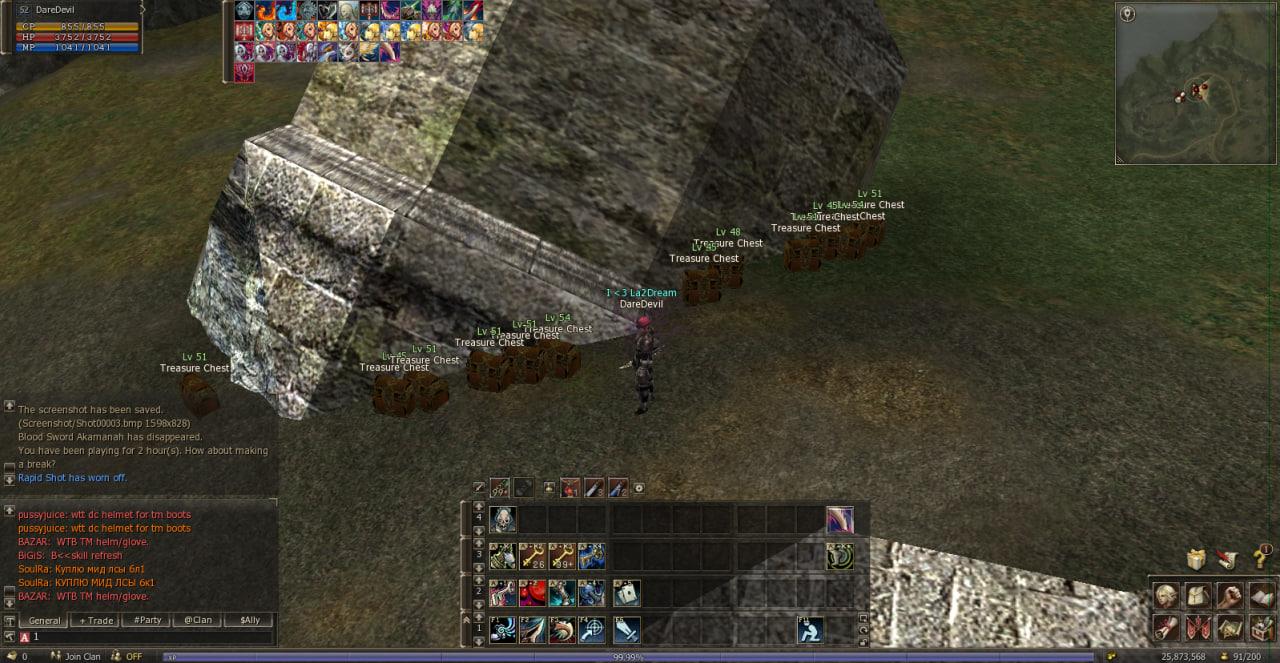Open the inventory bag menu icon
Viewport: 1280px width, 663px height.
pyautogui.click(x=1198, y=596)
